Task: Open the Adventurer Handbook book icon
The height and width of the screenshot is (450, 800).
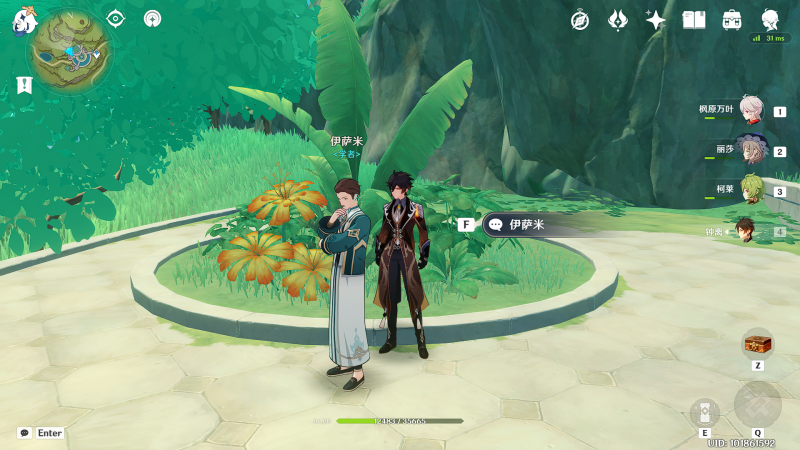Action: (694, 20)
